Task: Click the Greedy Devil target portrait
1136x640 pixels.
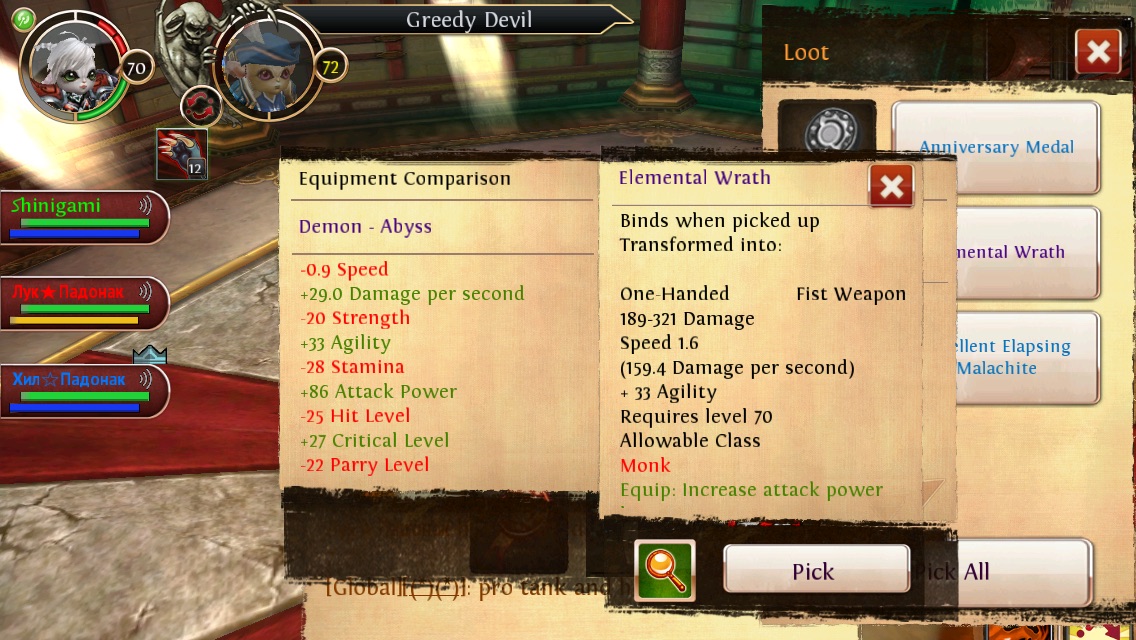Action: pyautogui.click(x=265, y=68)
